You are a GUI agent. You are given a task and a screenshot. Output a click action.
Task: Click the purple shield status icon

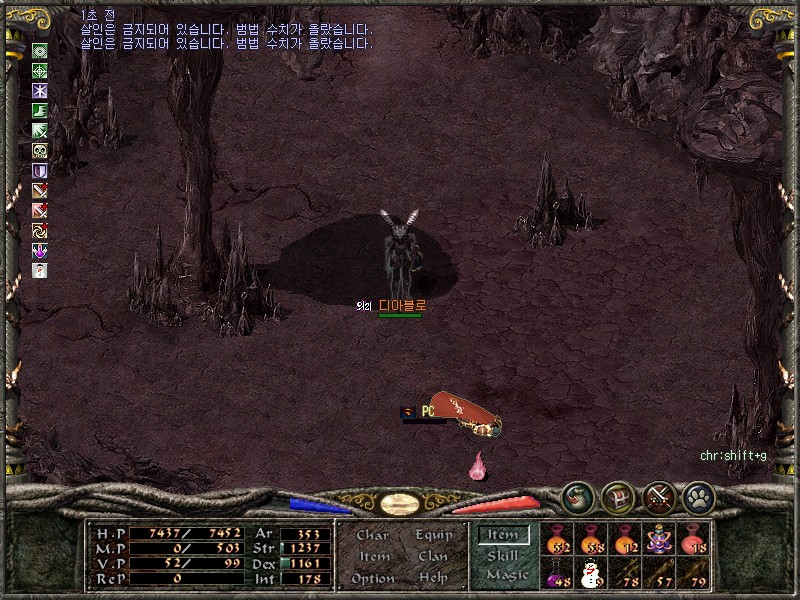(40, 171)
